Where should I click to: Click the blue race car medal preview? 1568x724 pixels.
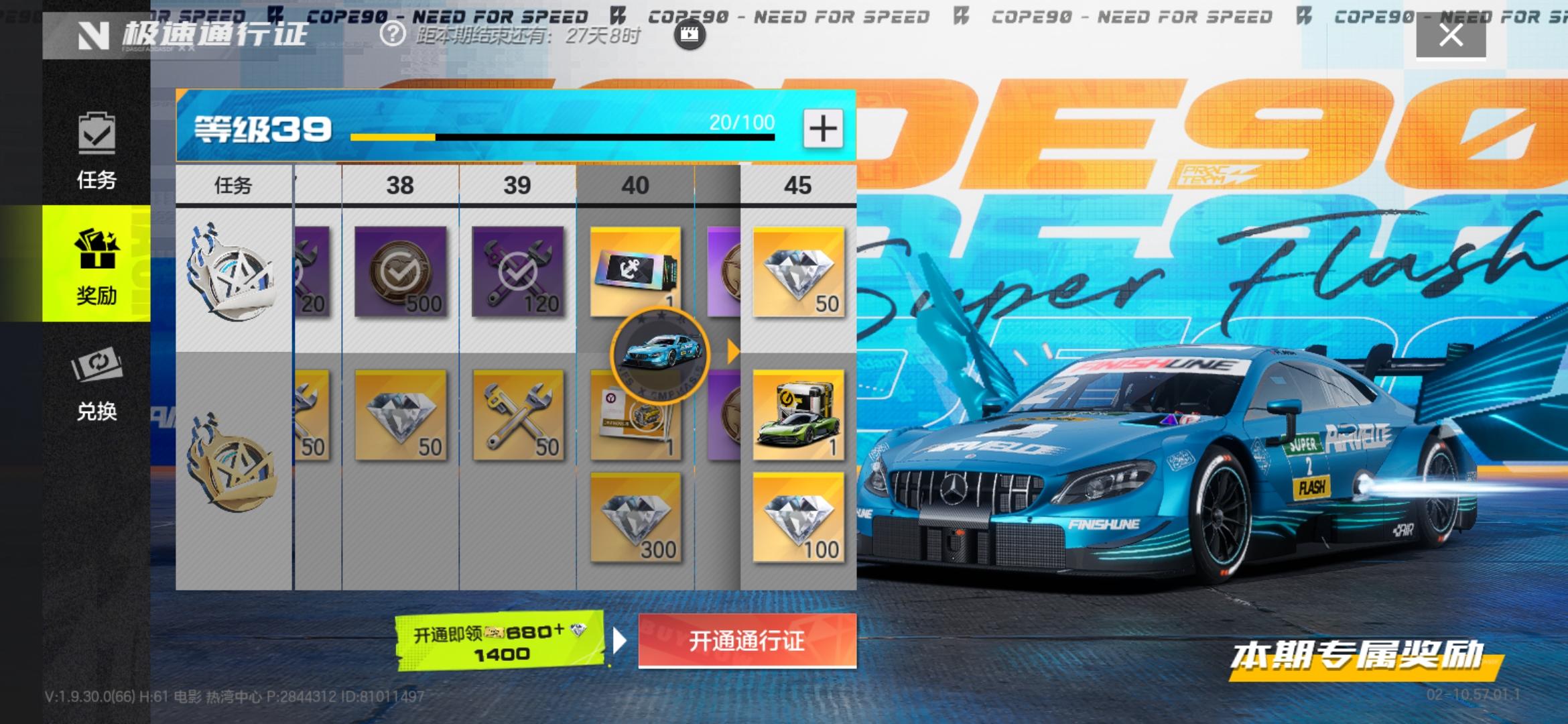(660, 355)
